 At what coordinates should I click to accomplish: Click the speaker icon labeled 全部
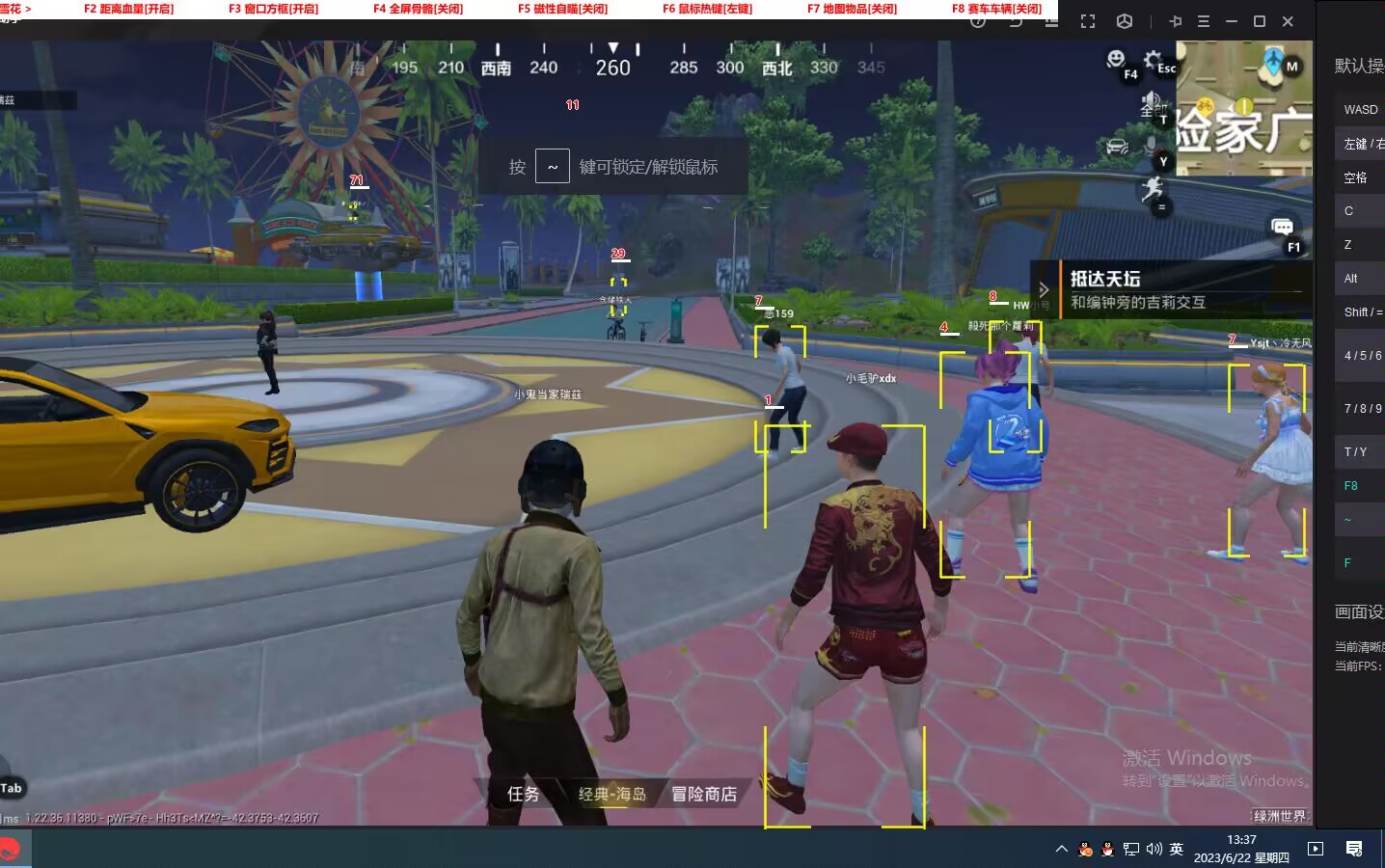[1150, 99]
